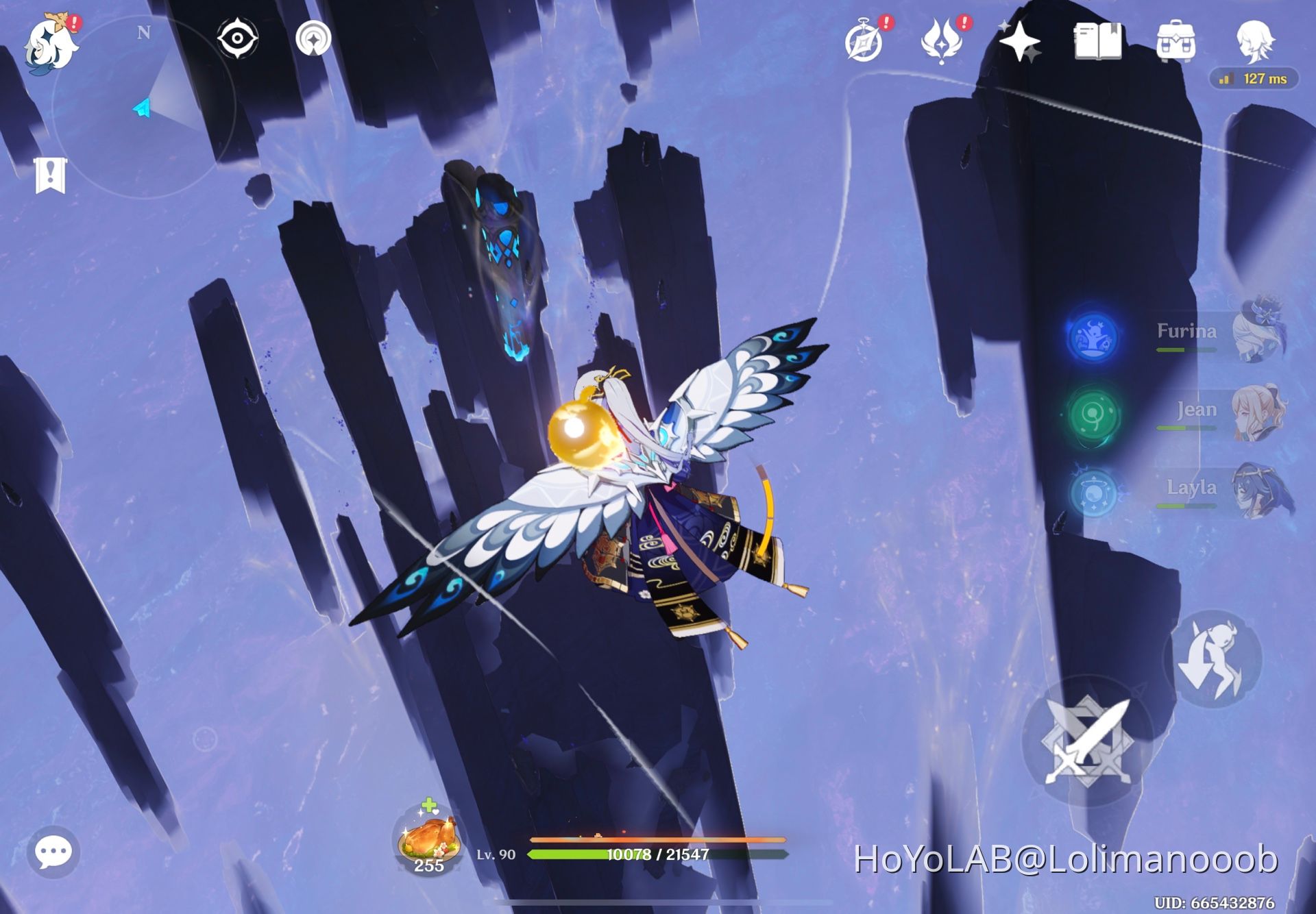Open the Wish star icon
Screen dimensions: 1316x914
tap(1019, 40)
